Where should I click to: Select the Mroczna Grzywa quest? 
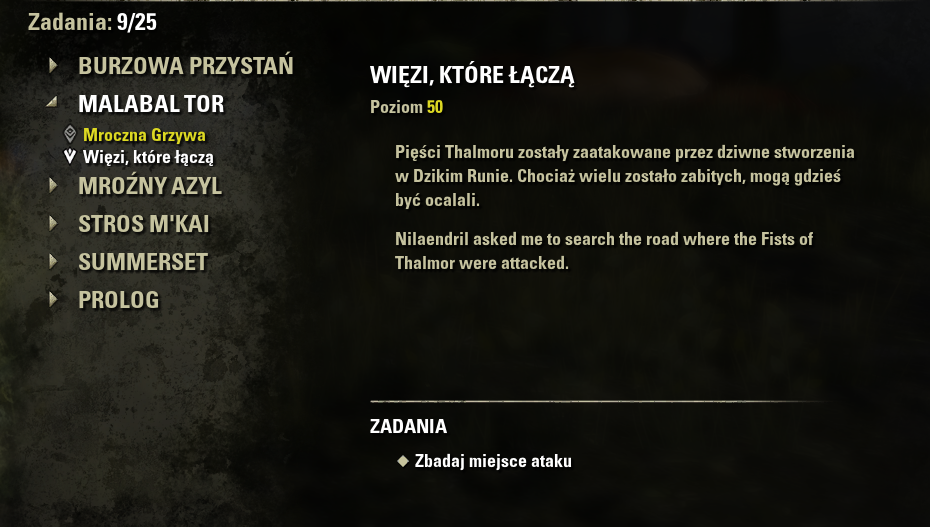click(x=144, y=135)
